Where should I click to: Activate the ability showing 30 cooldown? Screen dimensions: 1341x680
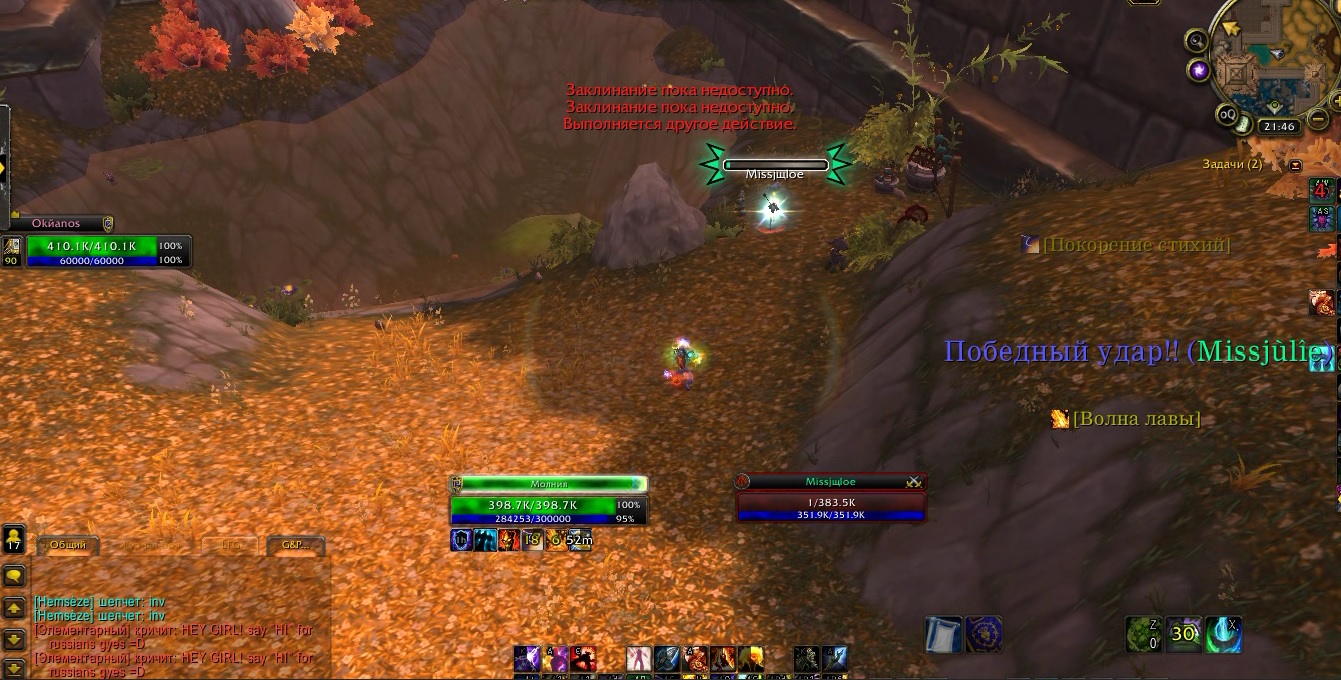[x=1184, y=634]
